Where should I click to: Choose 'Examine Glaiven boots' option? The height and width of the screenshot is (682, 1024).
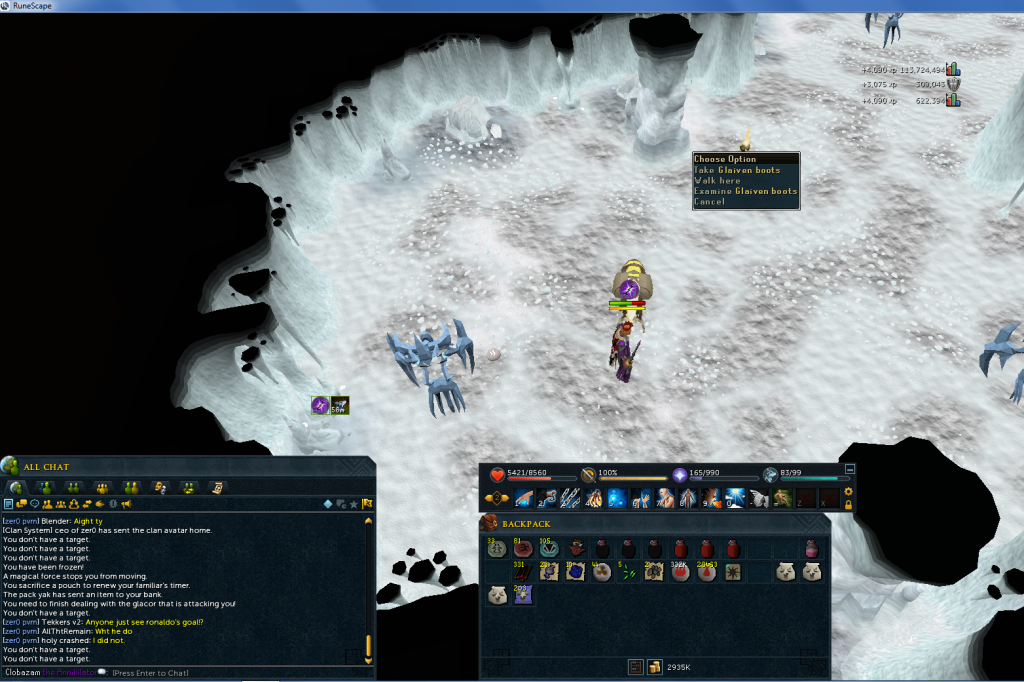745,191
